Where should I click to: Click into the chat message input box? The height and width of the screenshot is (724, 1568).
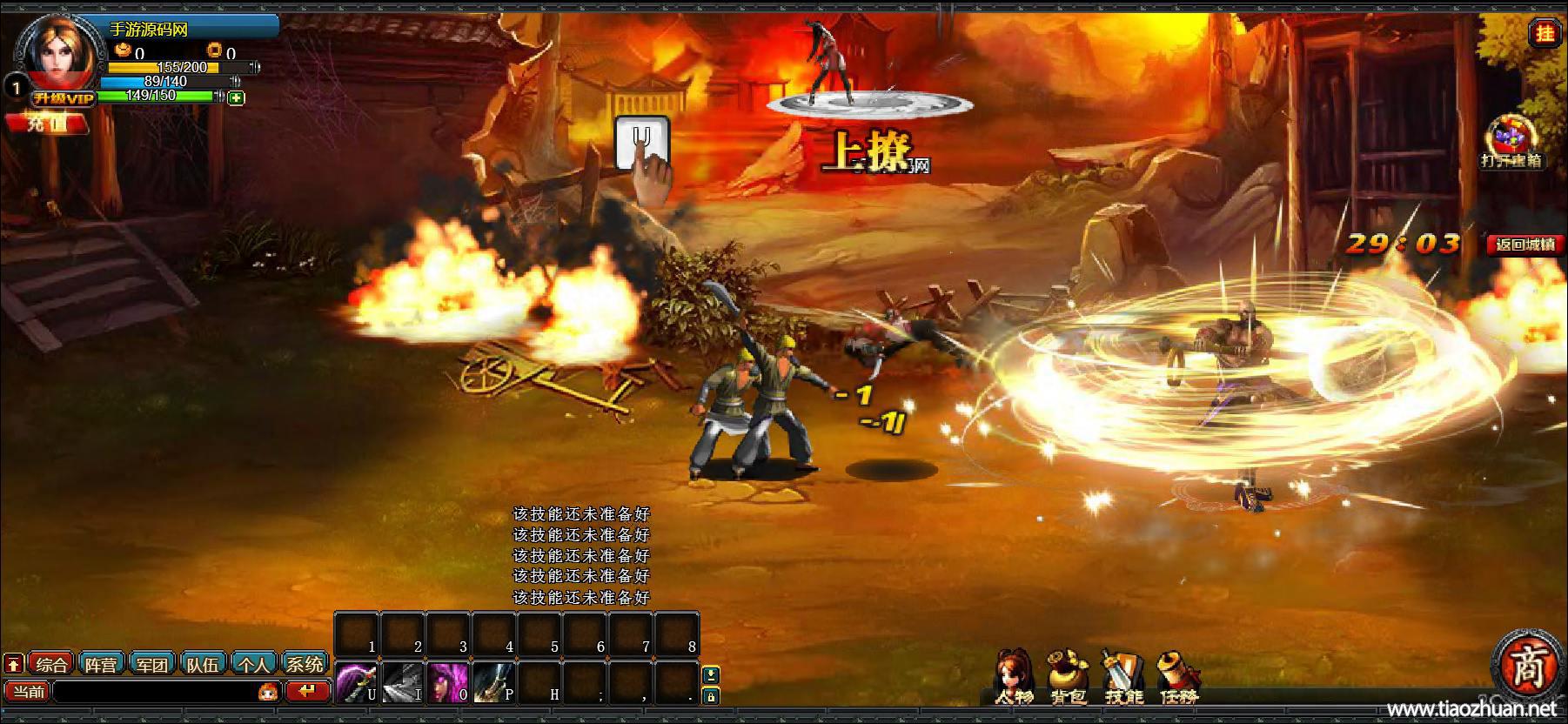[155, 692]
